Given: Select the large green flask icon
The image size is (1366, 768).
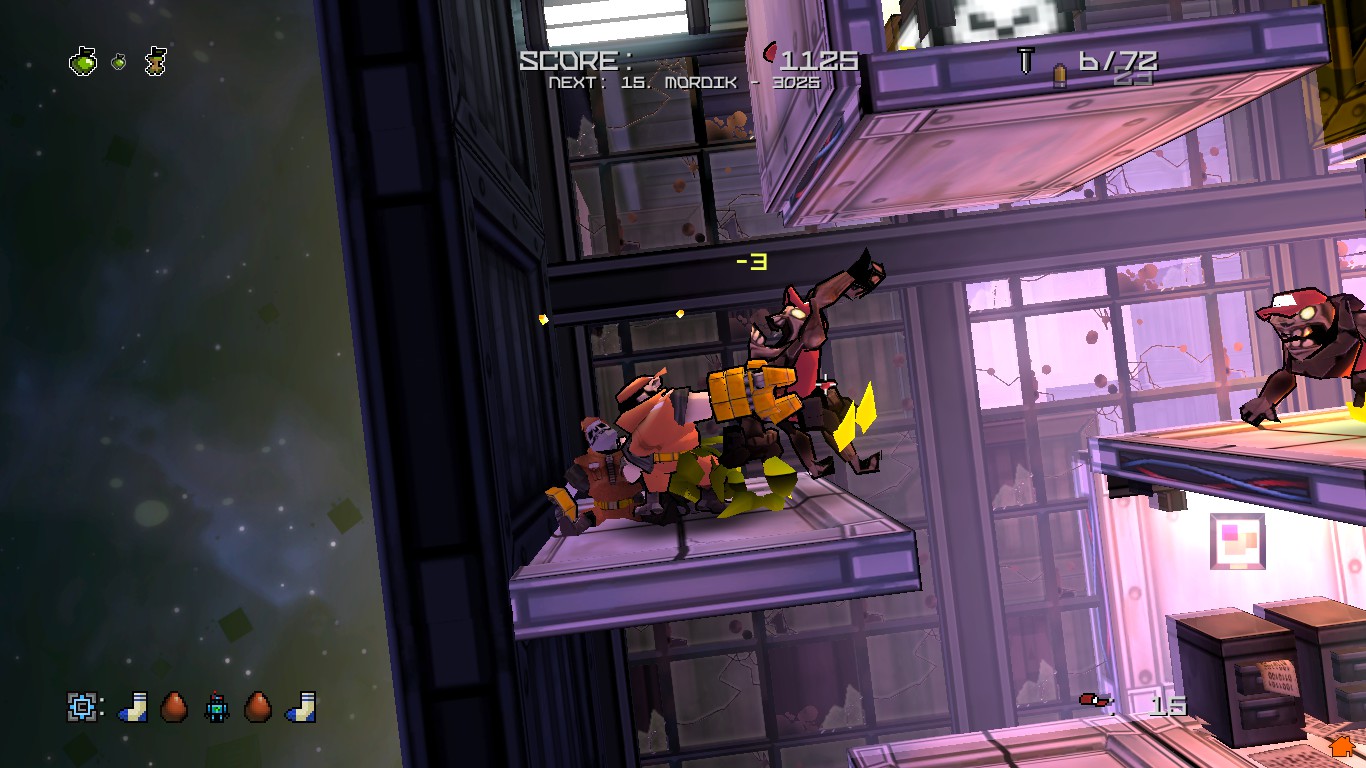Looking at the screenshot, I should click(x=83, y=62).
